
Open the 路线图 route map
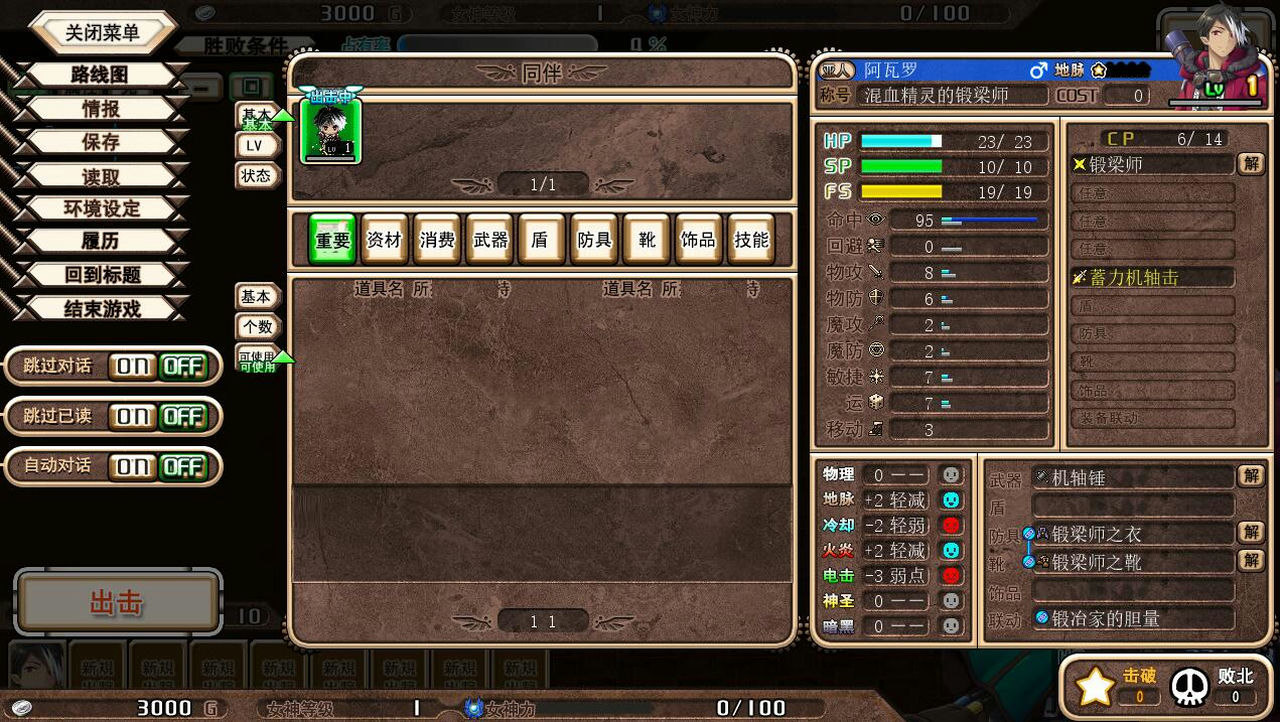tap(100, 75)
